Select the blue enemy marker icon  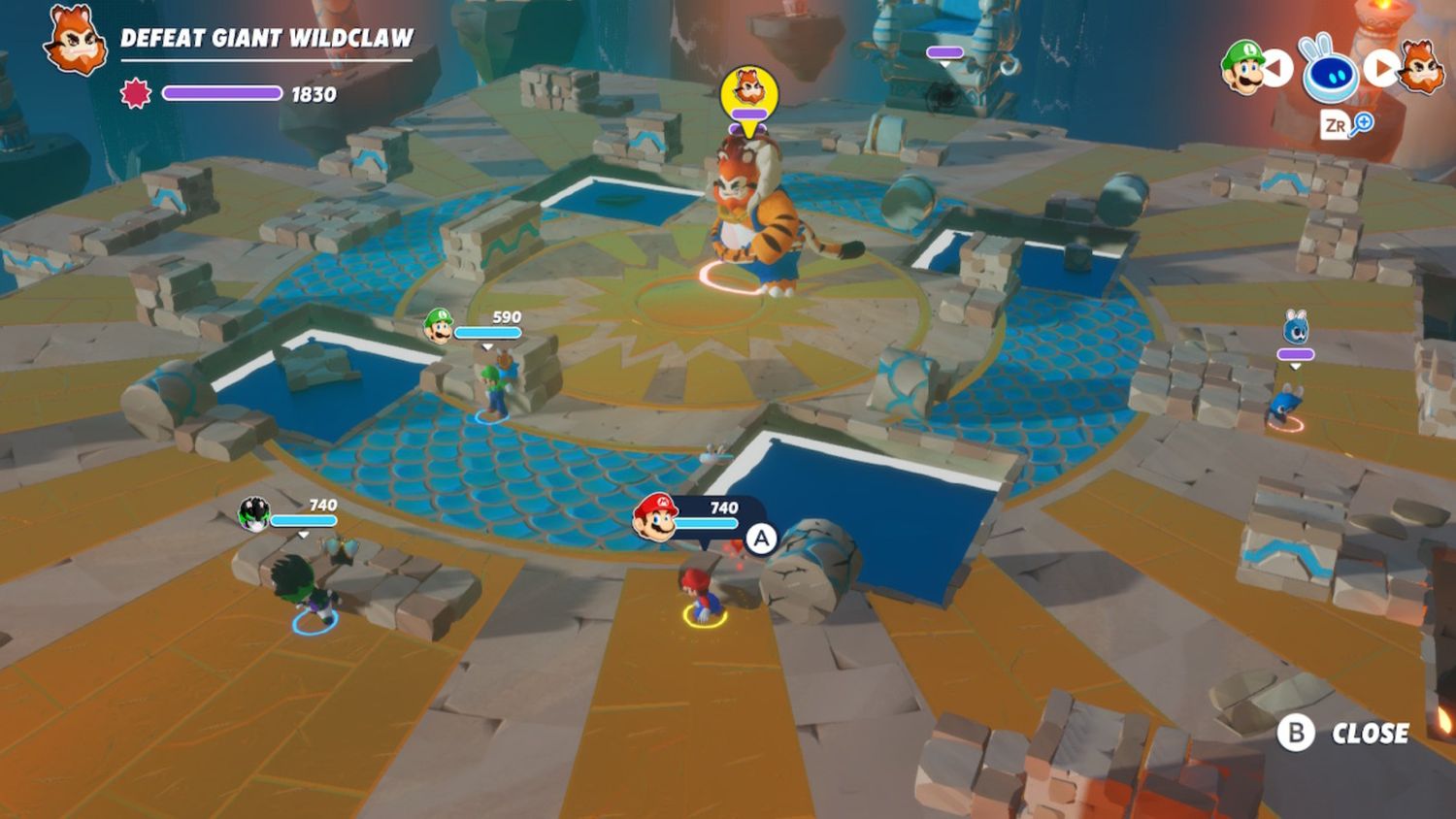coord(1296,330)
